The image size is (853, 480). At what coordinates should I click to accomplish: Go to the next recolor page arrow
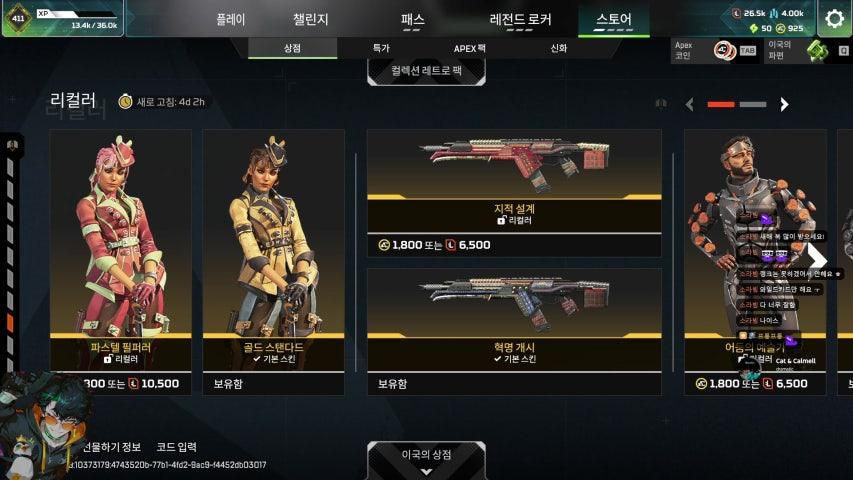click(784, 104)
